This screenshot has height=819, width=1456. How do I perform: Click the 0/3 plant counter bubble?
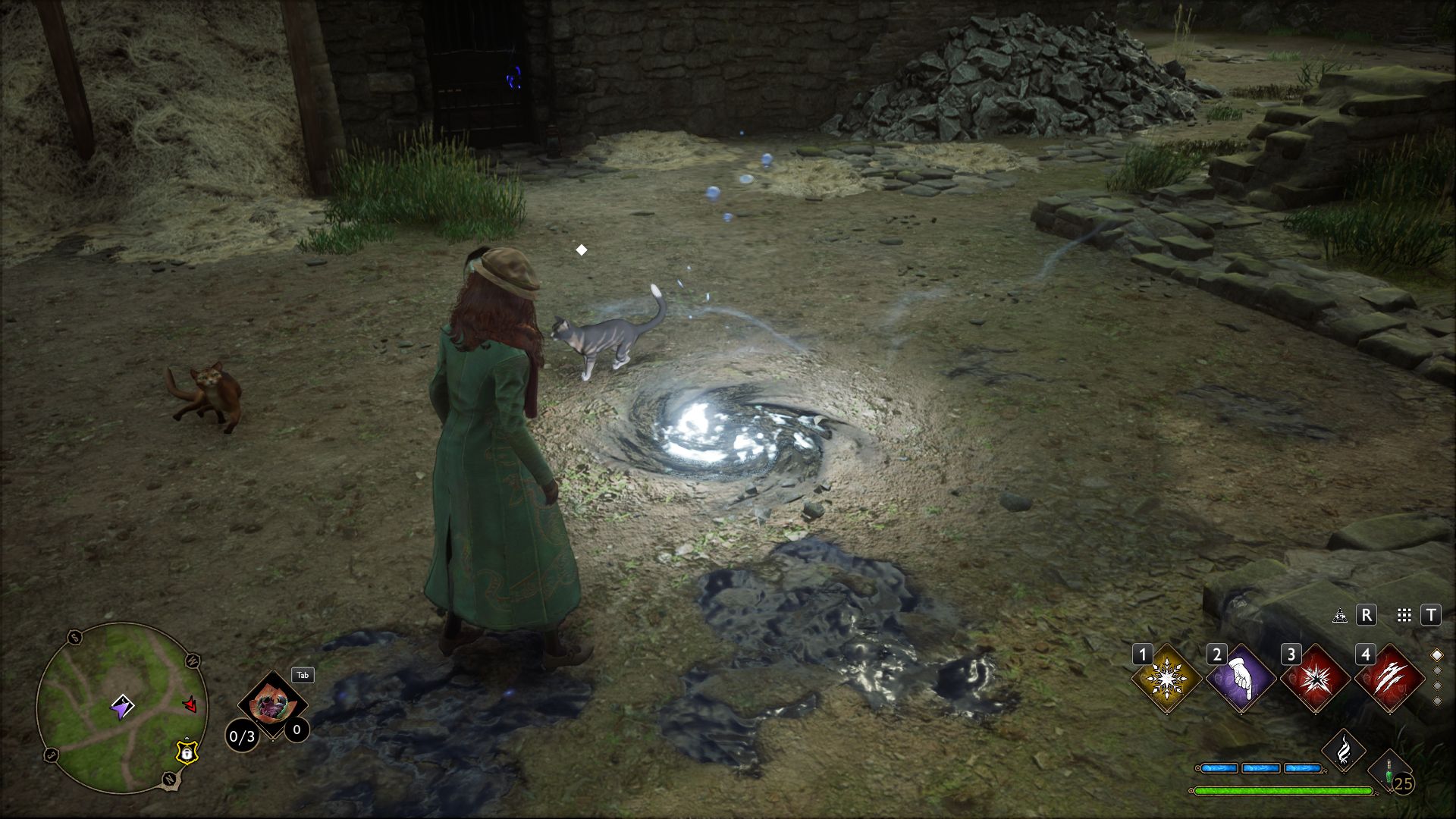(x=243, y=736)
